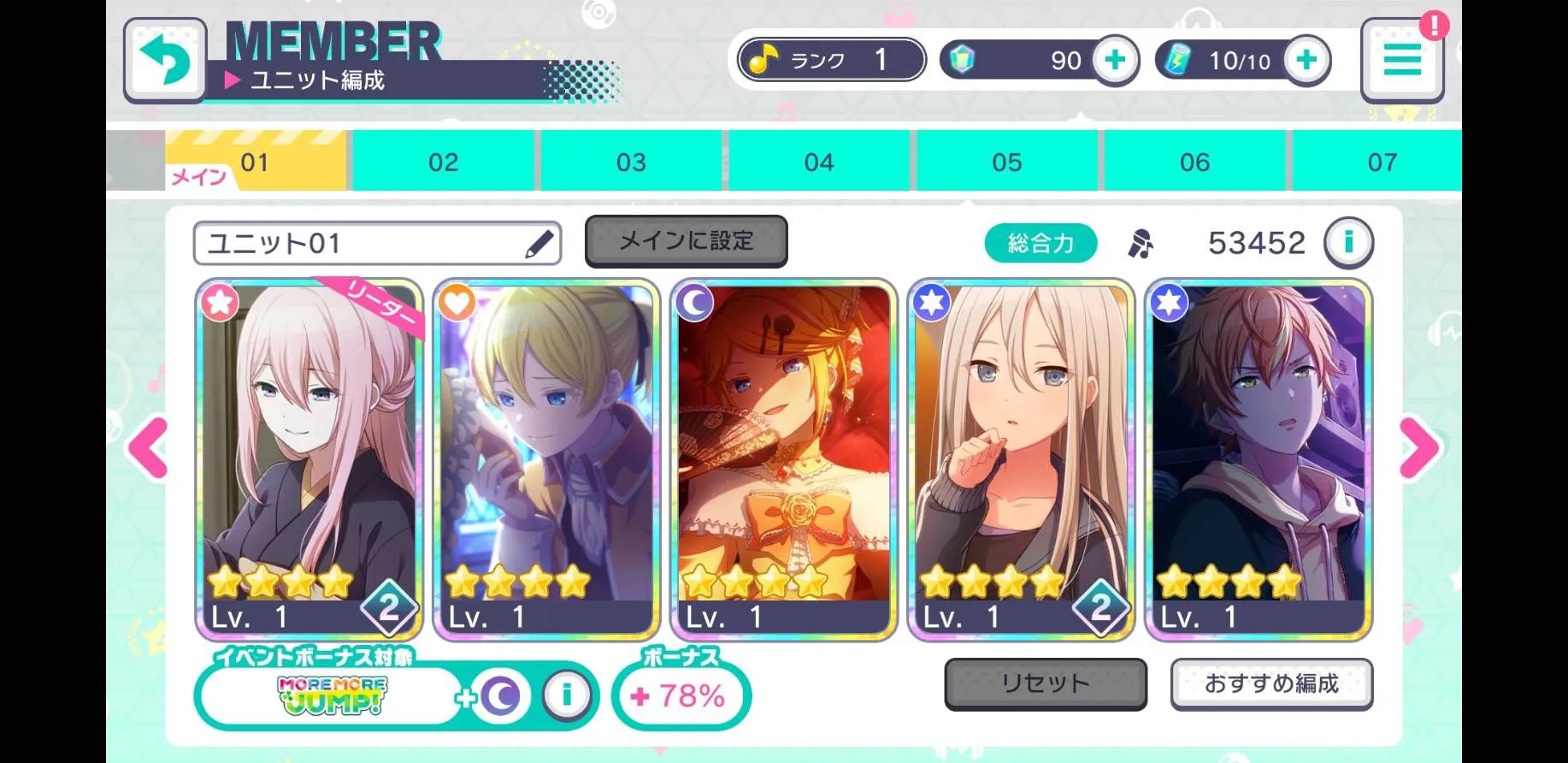Image resolution: width=1568 pixels, height=763 pixels.
Task: Switch to unit tab 04
Action: [819, 162]
